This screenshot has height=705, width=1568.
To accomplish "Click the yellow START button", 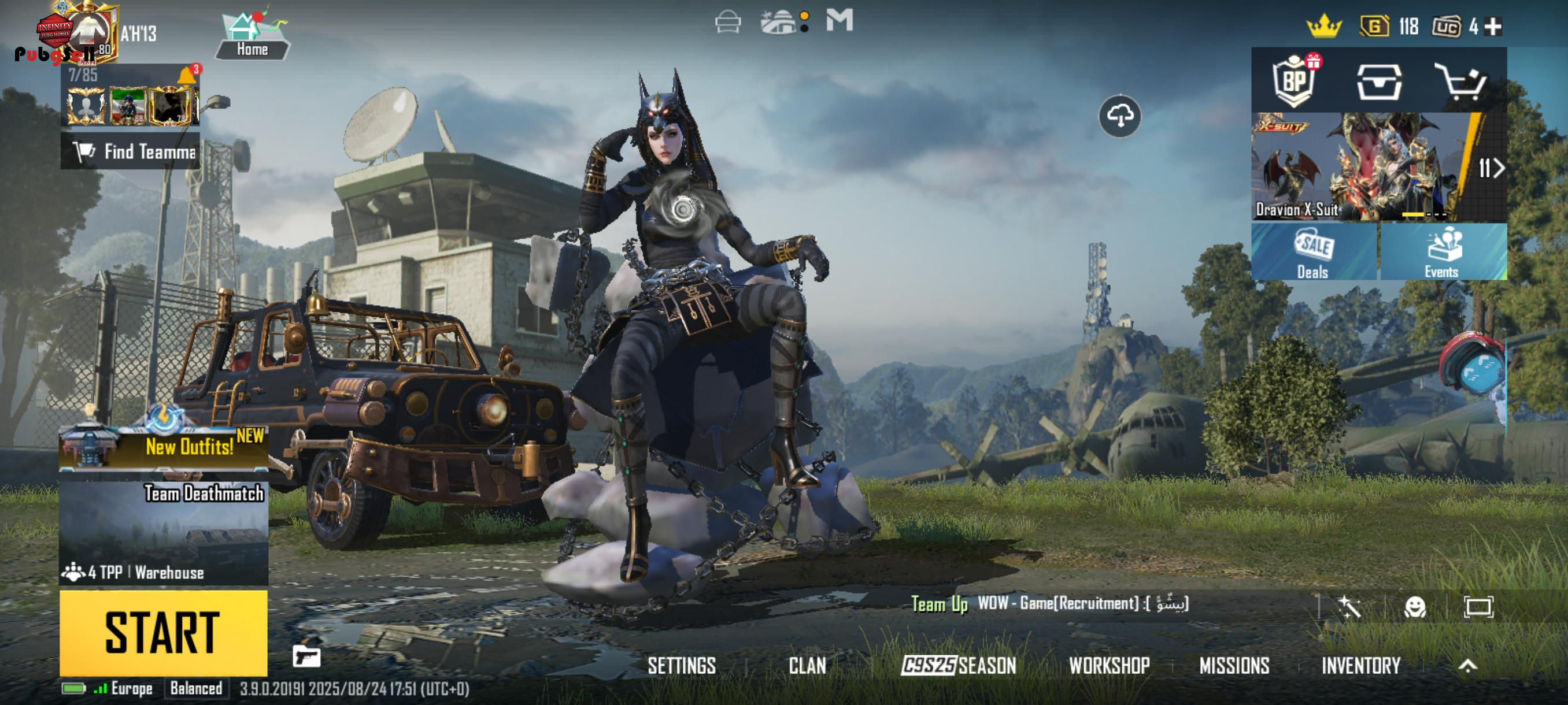I will (163, 632).
